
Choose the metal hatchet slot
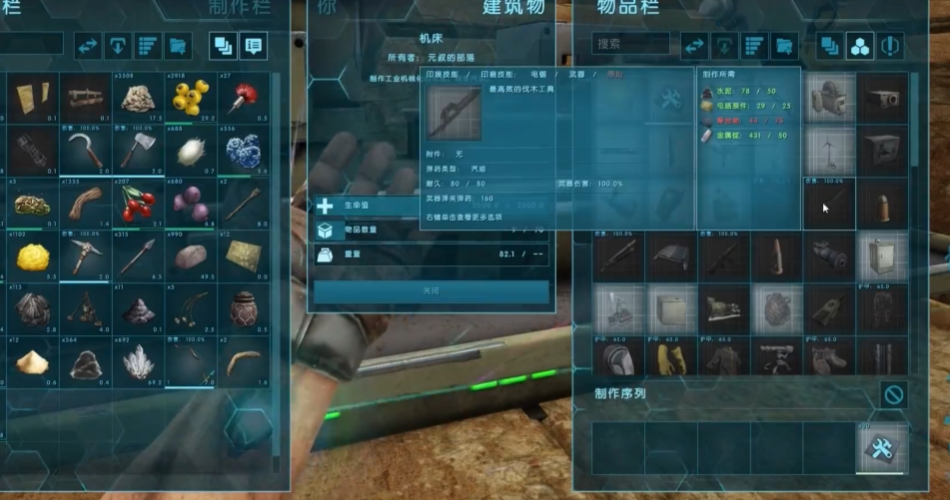137,151
